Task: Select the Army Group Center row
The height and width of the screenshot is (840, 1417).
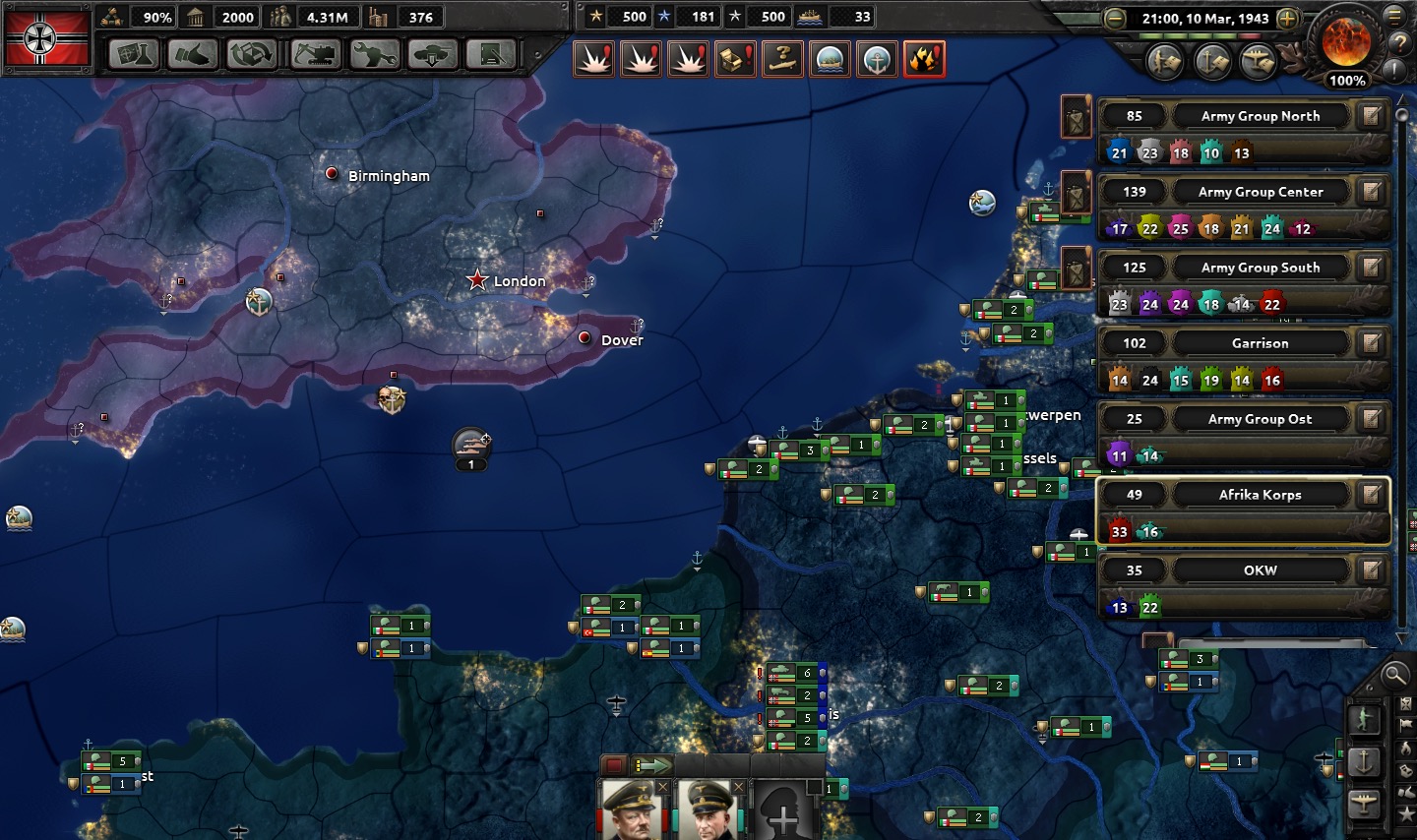Action: (x=1260, y=192)
